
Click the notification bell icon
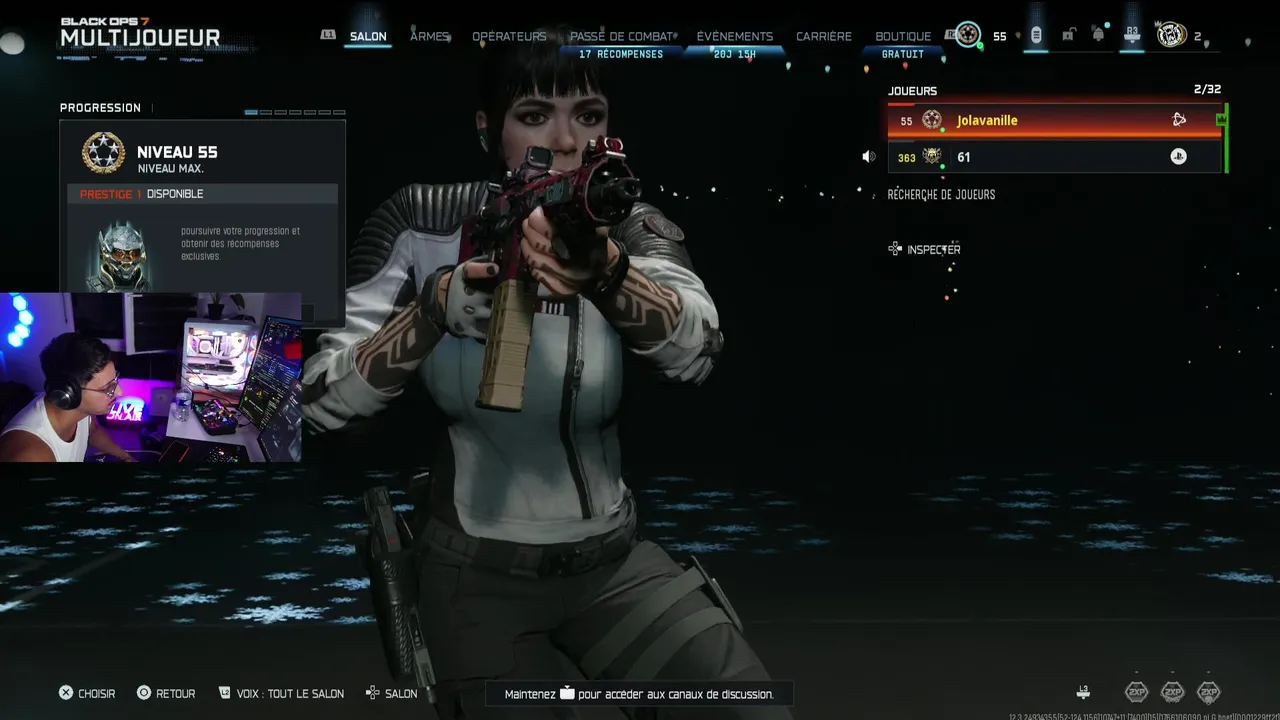click(x=1098, y=35)
